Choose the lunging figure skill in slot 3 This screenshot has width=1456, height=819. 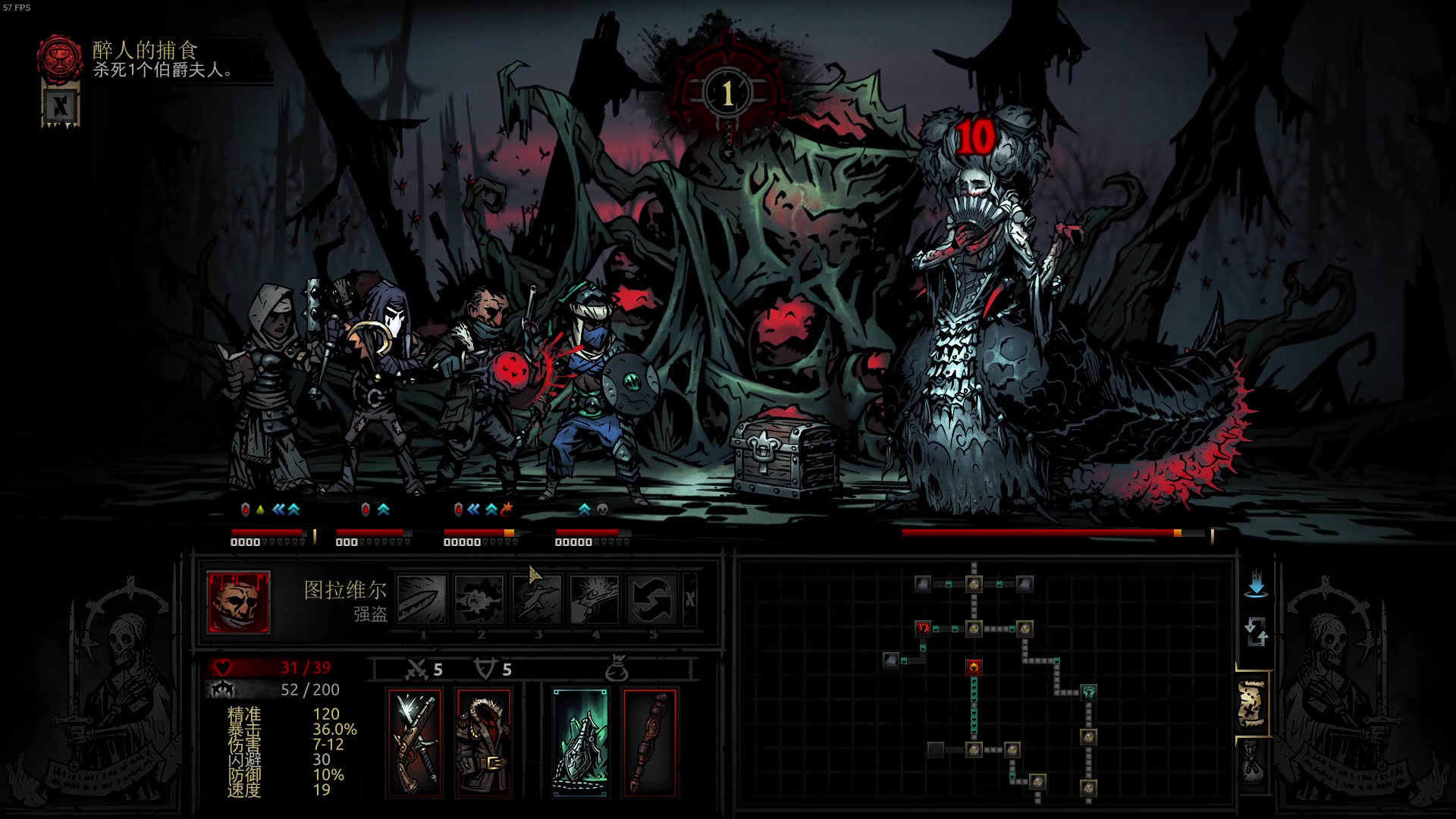[x=537, y=599]
